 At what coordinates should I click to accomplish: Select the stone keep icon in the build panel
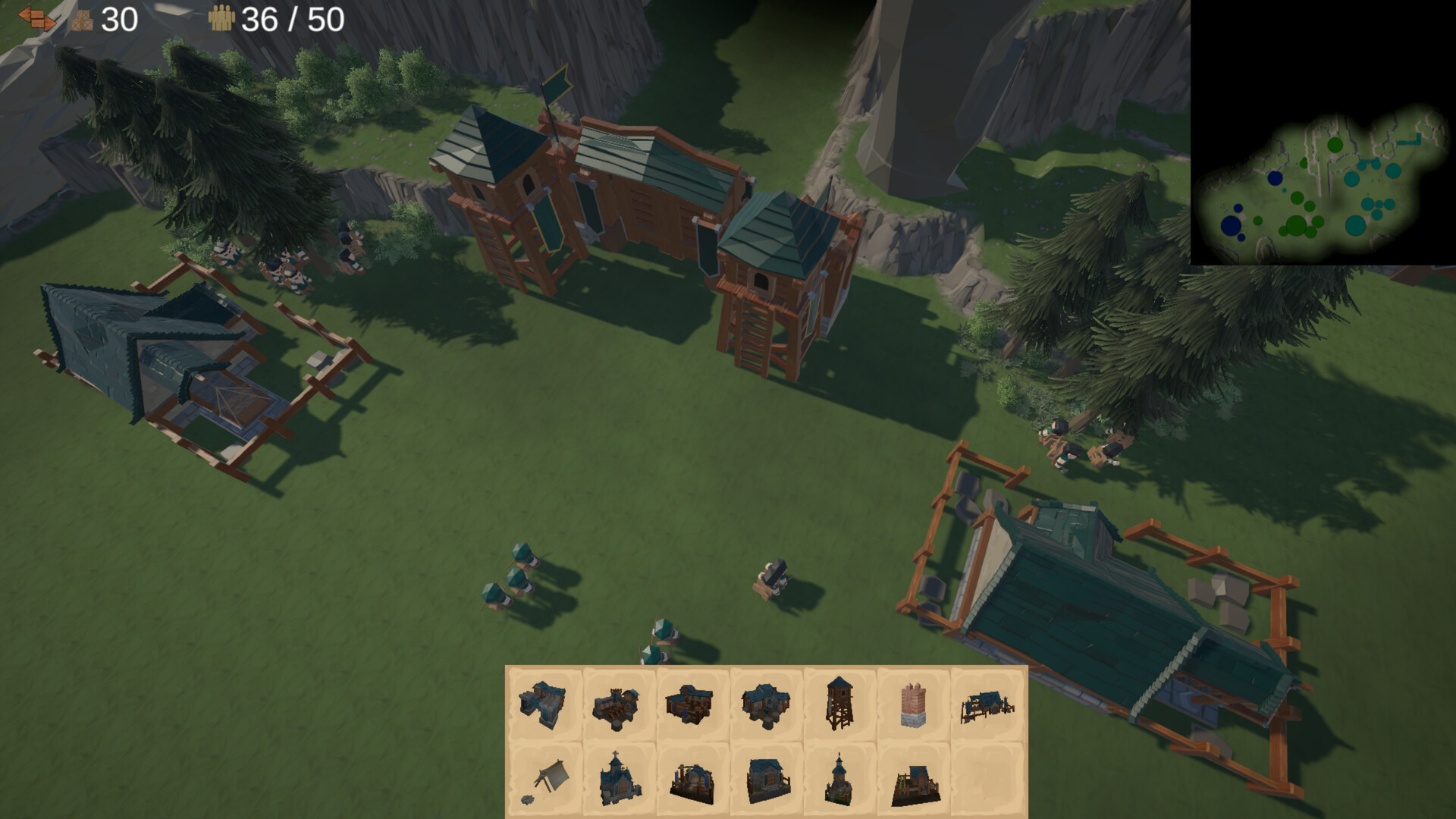coord(544,705)
